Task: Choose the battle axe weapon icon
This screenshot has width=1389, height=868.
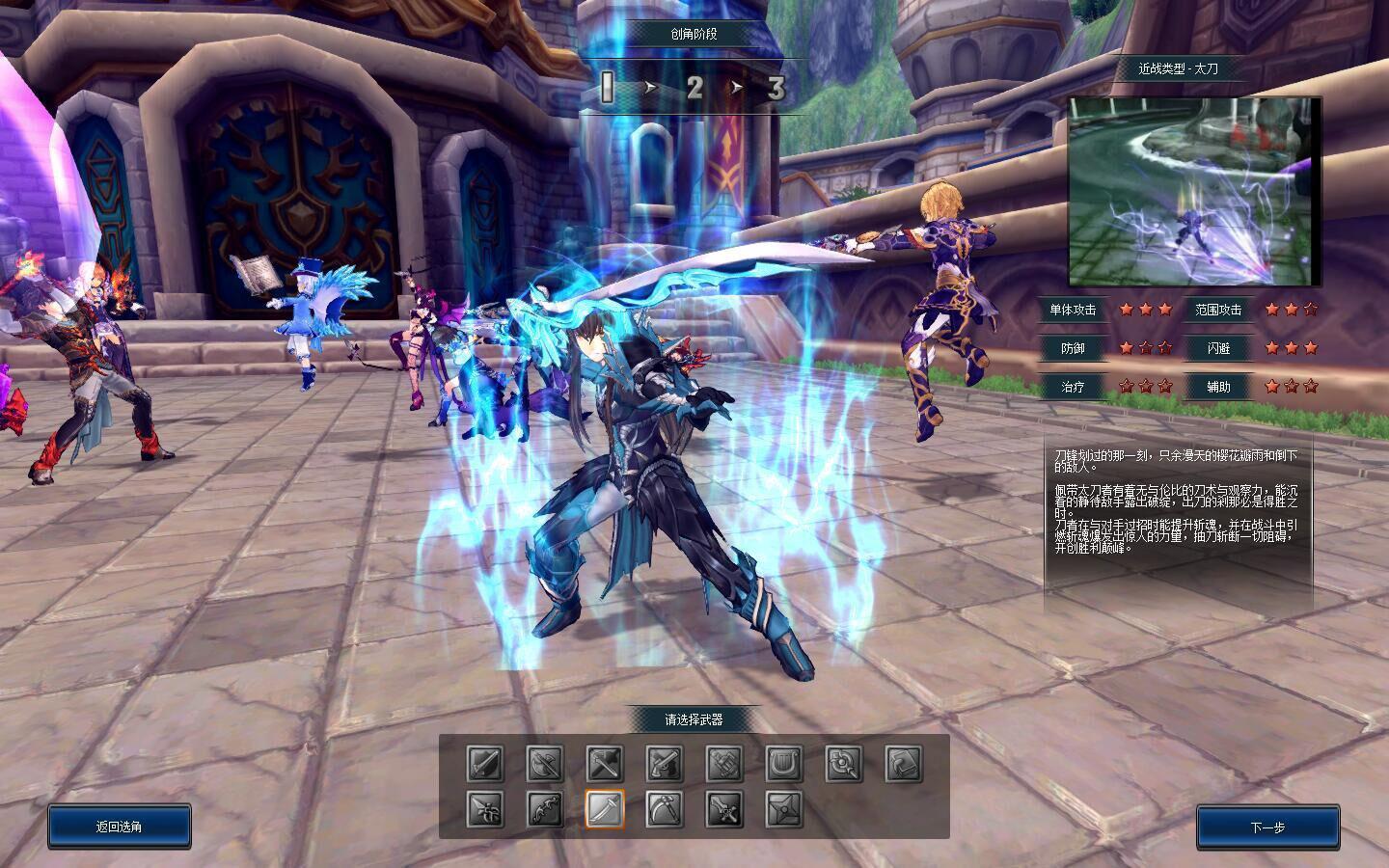Action: [545, 764]
